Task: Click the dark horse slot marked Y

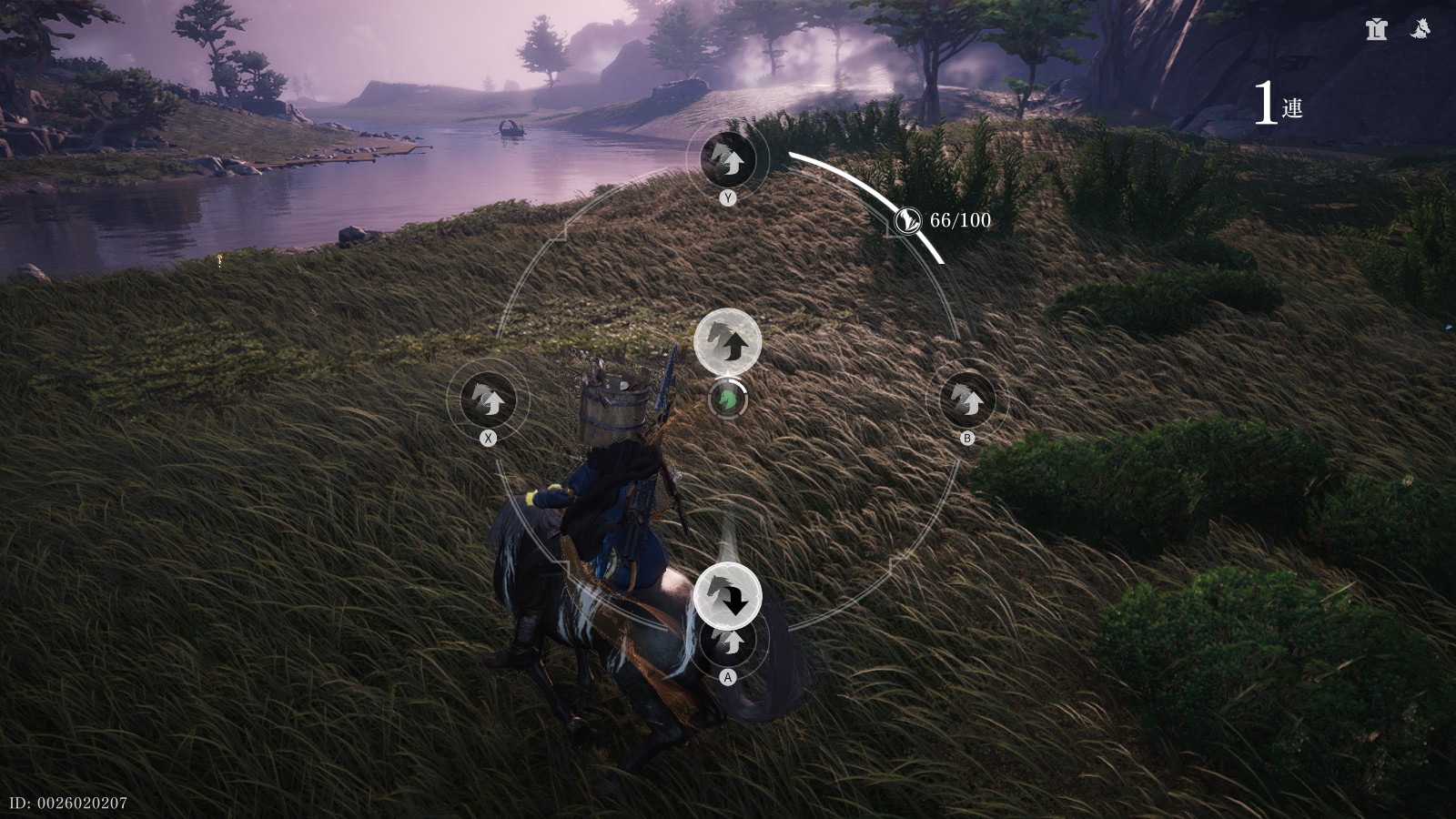Action: (x=728, y=159)
